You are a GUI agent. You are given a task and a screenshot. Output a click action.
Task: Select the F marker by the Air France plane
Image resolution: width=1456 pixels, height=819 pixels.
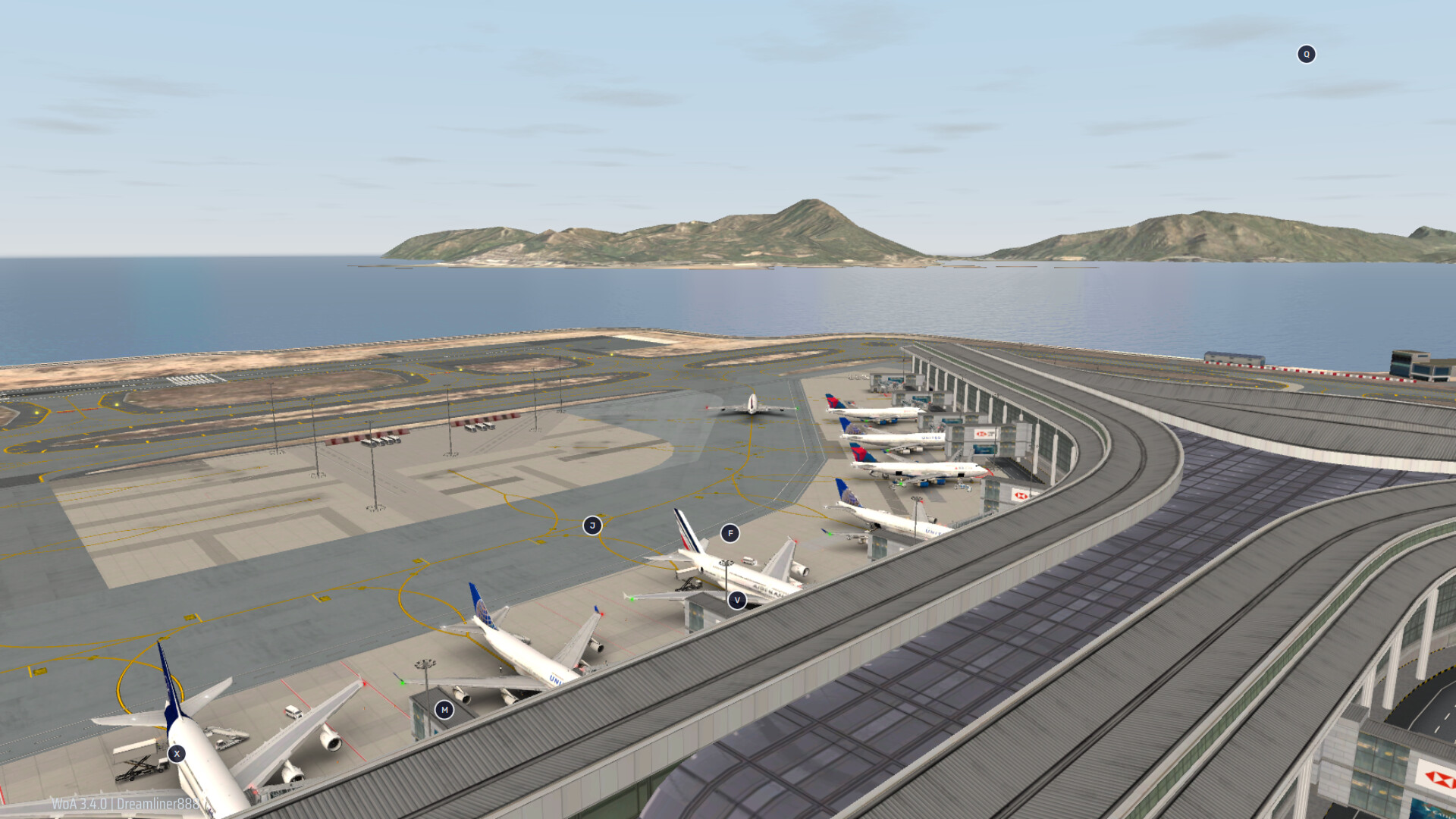[x=730, y=533]
